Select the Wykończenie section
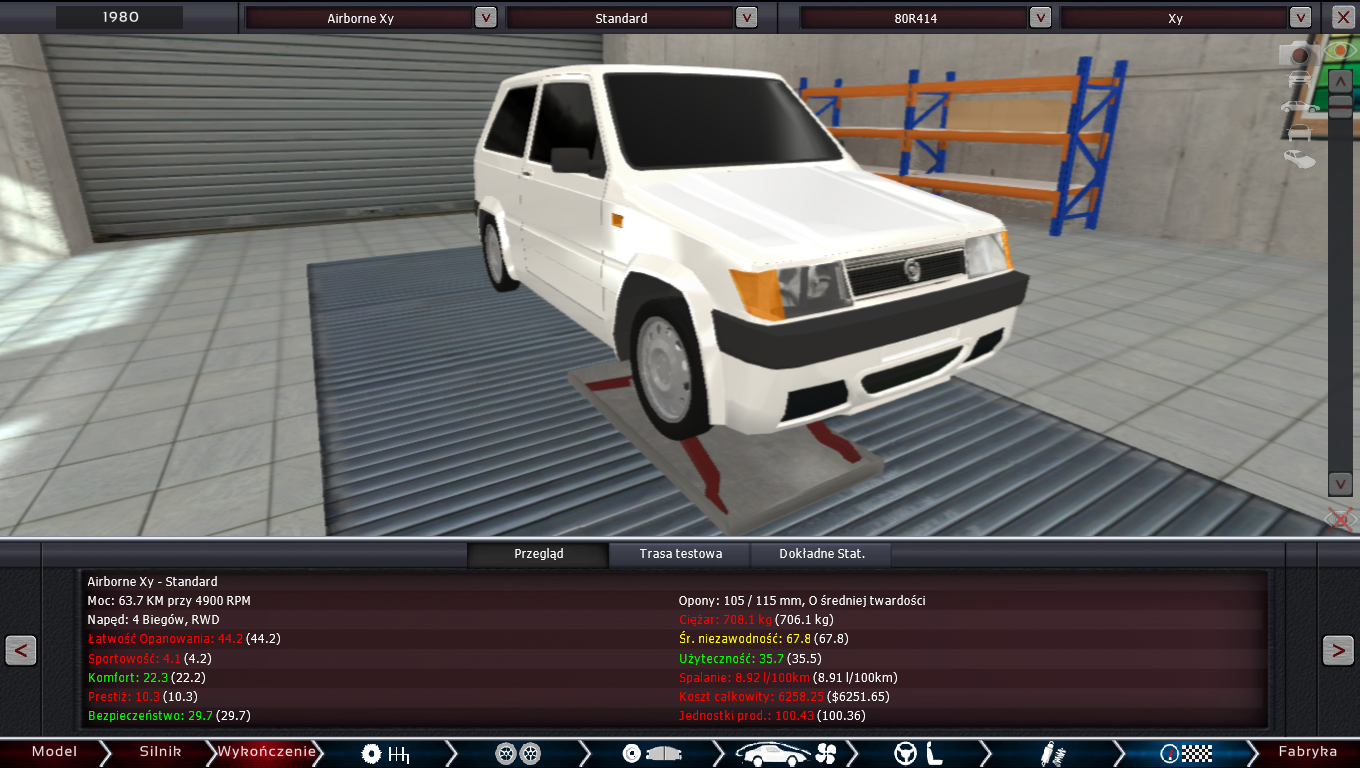 coord(266,752)
